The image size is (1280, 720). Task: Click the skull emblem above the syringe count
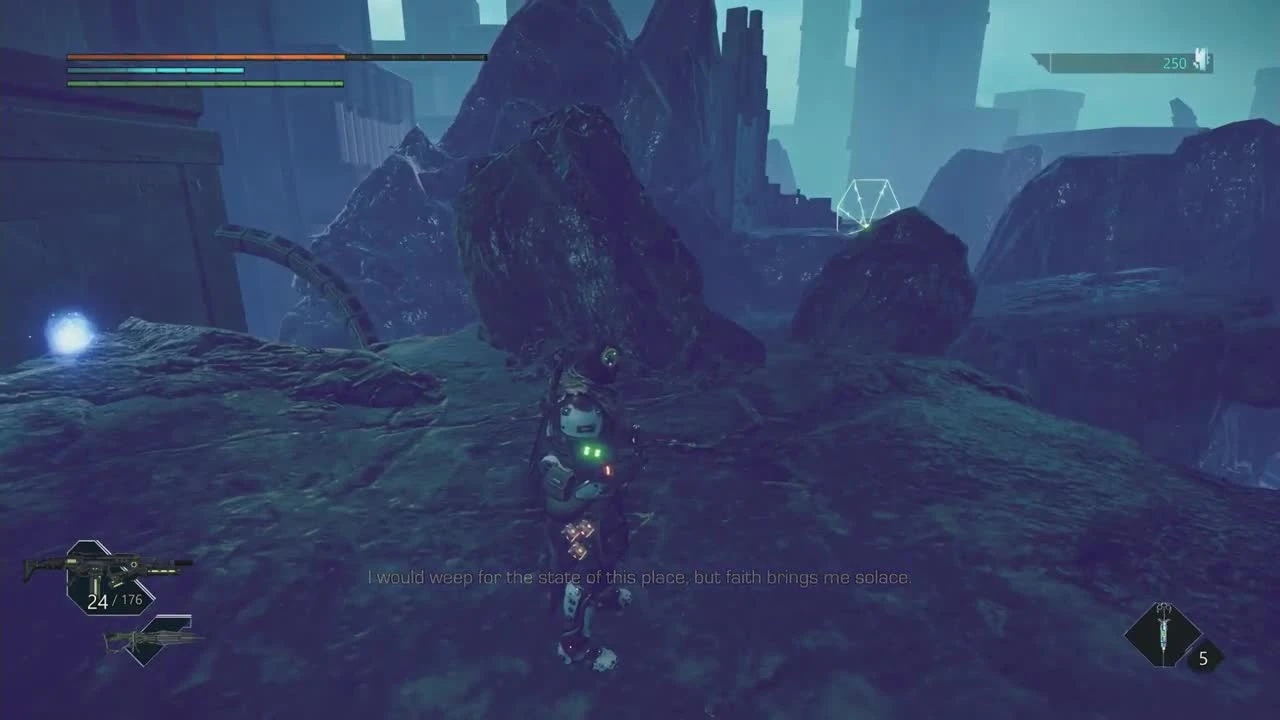tap(1162, 608)
